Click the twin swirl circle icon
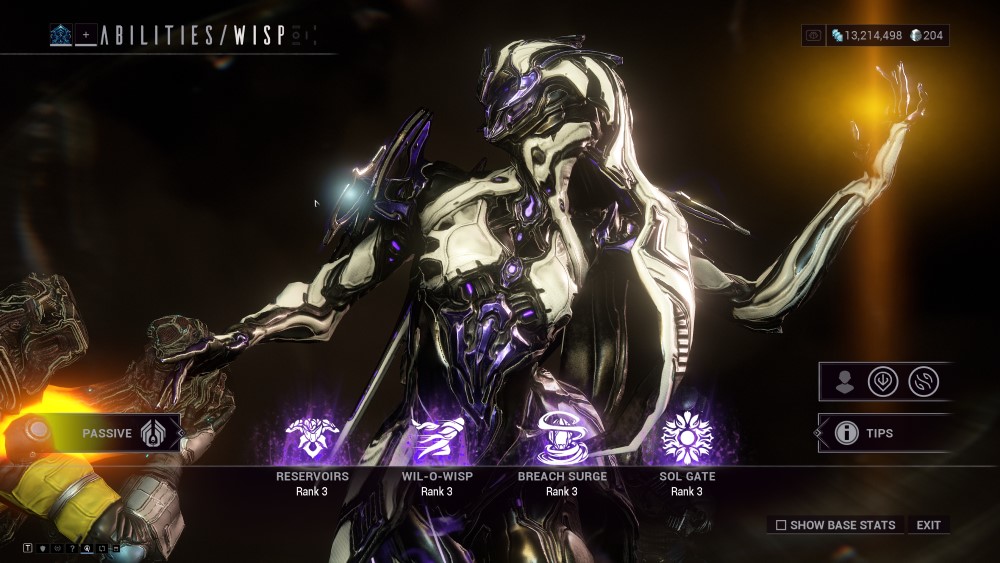 pyautogui.click(x=923, y=382)
